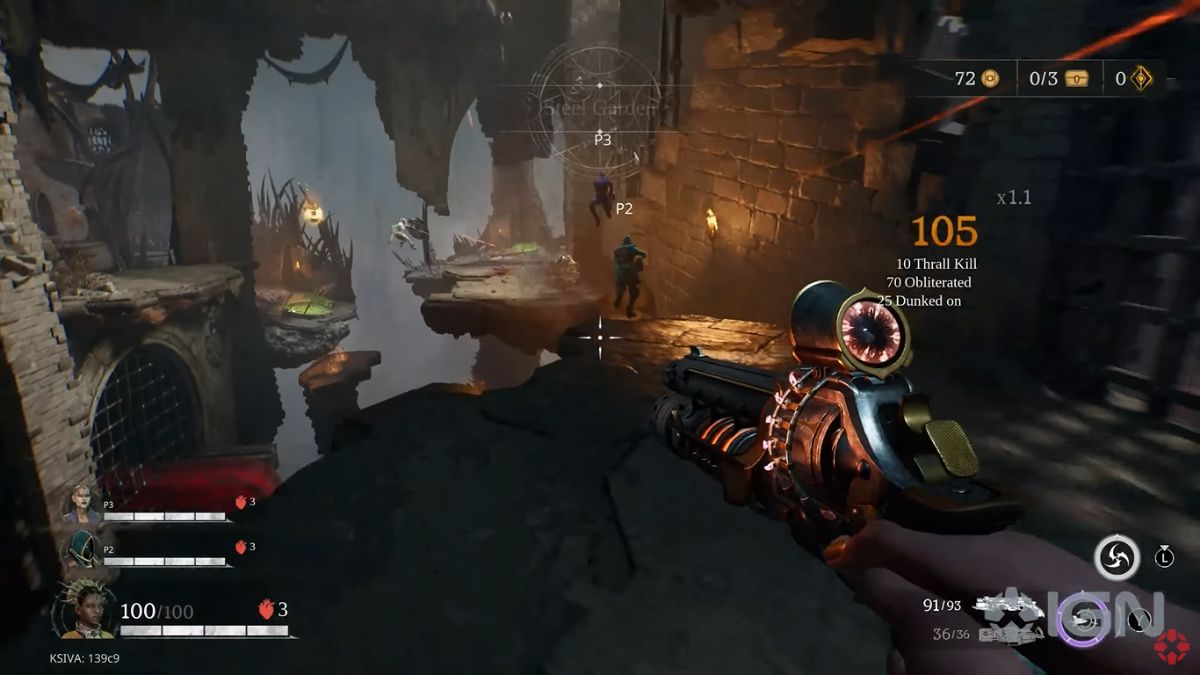Select the hooded P2 teammate portrait
The width and height of the screenshot is (1200, 675).
(x=82, y=548)
